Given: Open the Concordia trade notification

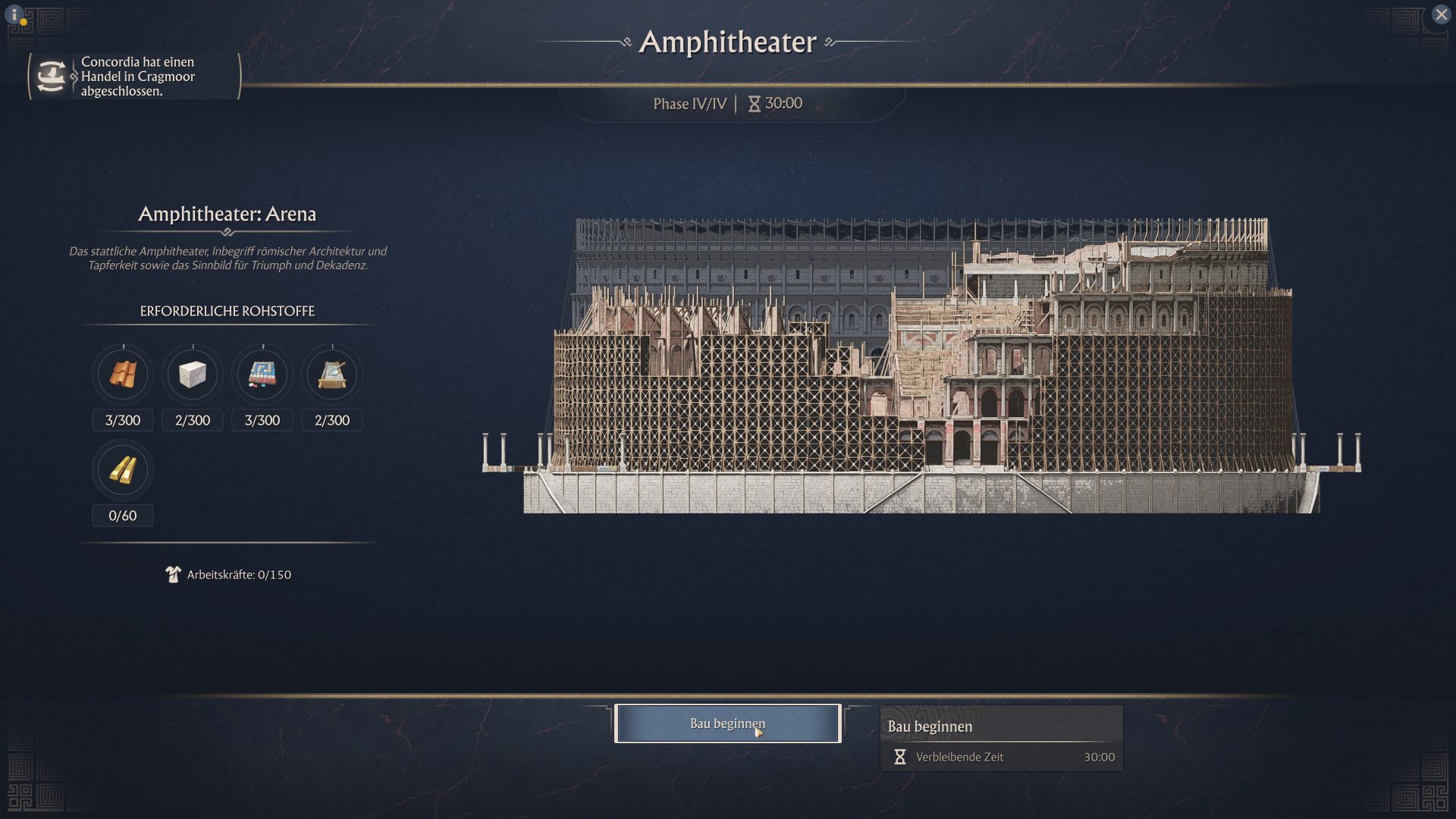Looking at the screenshot, I should click(x=135, y=77).
